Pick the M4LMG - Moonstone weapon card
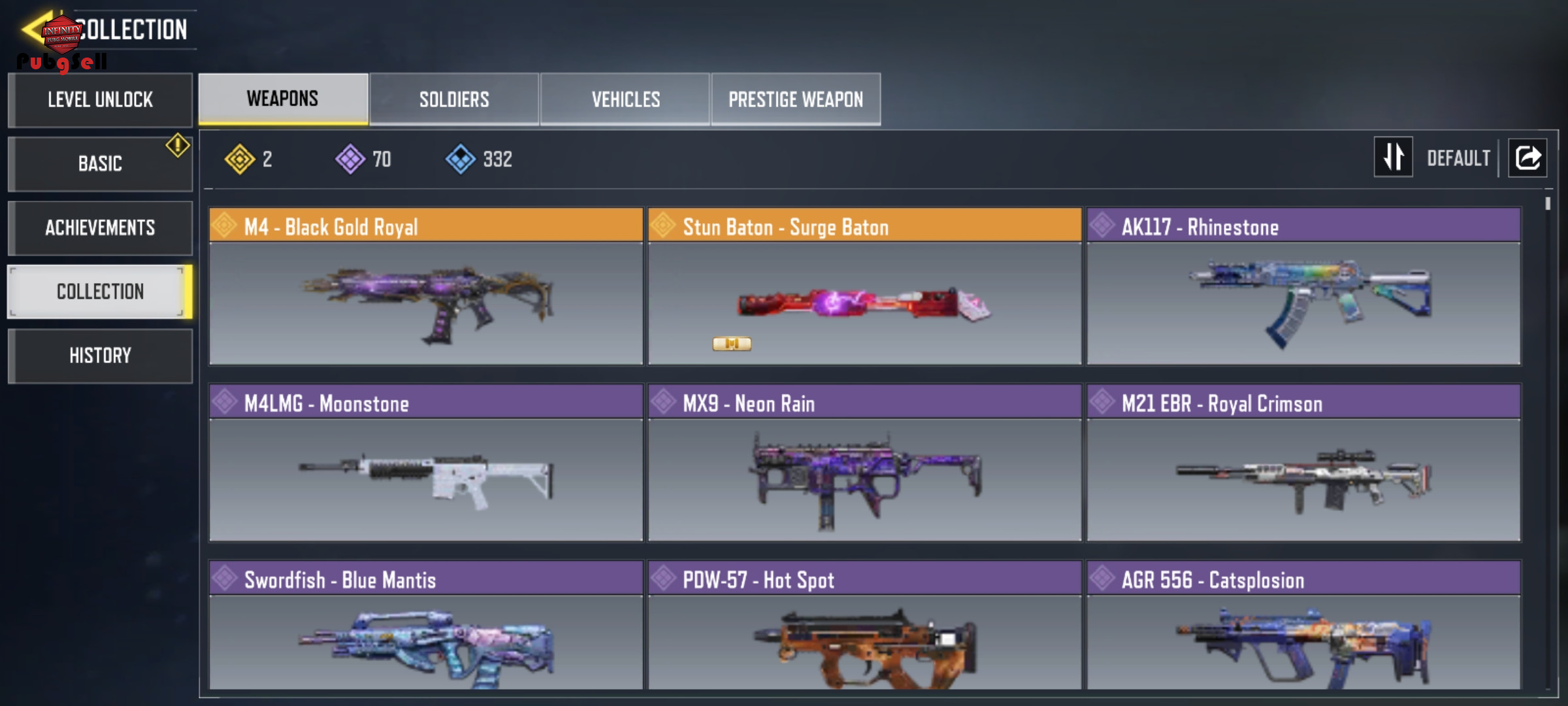The height and width of the screenshot is (706, 1568). (426, 463)
